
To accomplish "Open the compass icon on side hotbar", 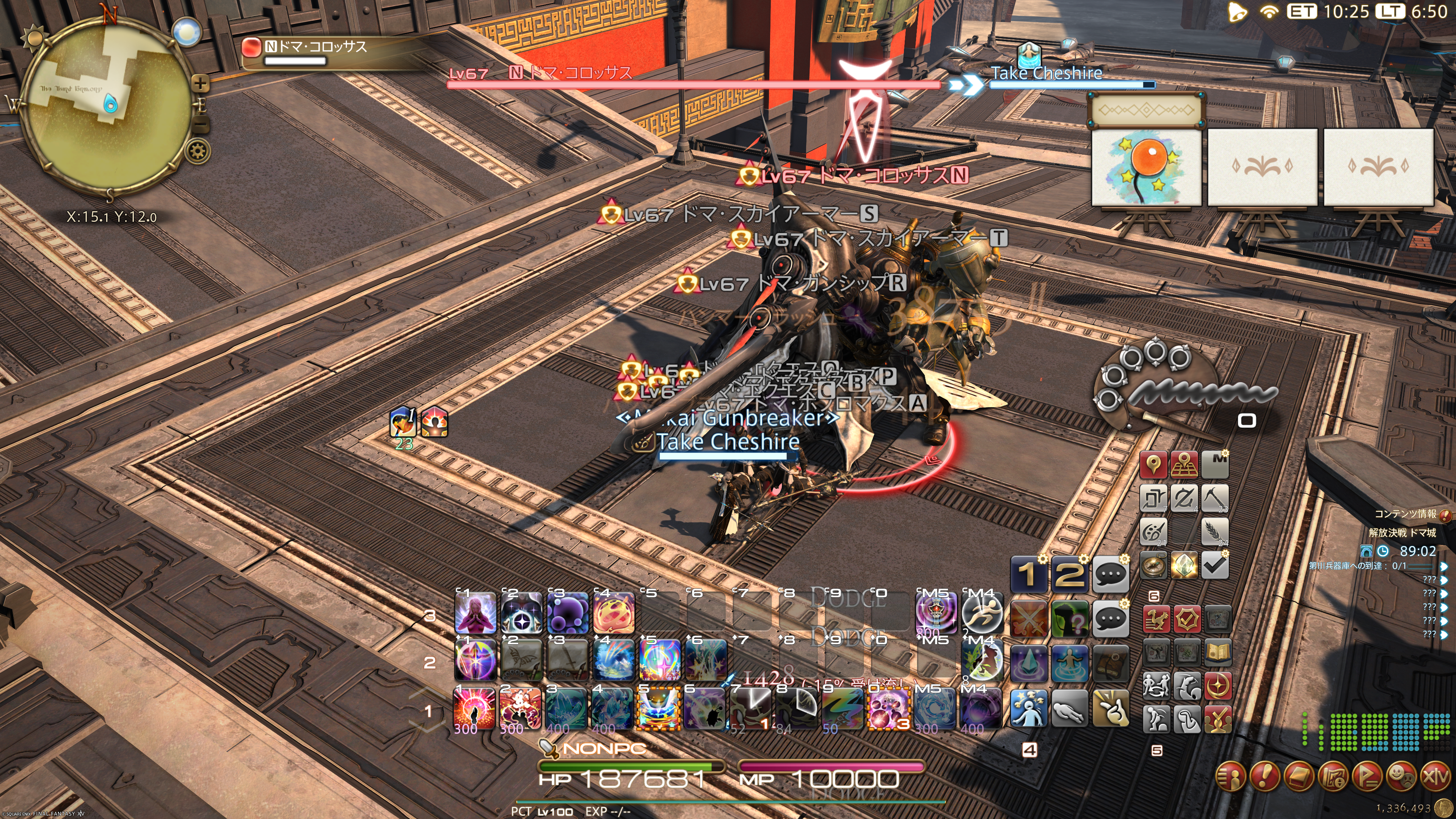I will [x=1153, y=565].
